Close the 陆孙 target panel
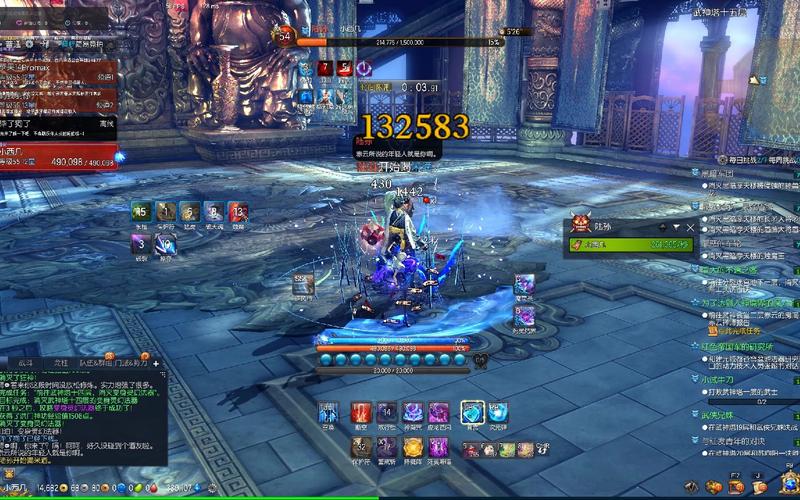The height and width of the screenshot is (500, 800). [x=690, y=227]
